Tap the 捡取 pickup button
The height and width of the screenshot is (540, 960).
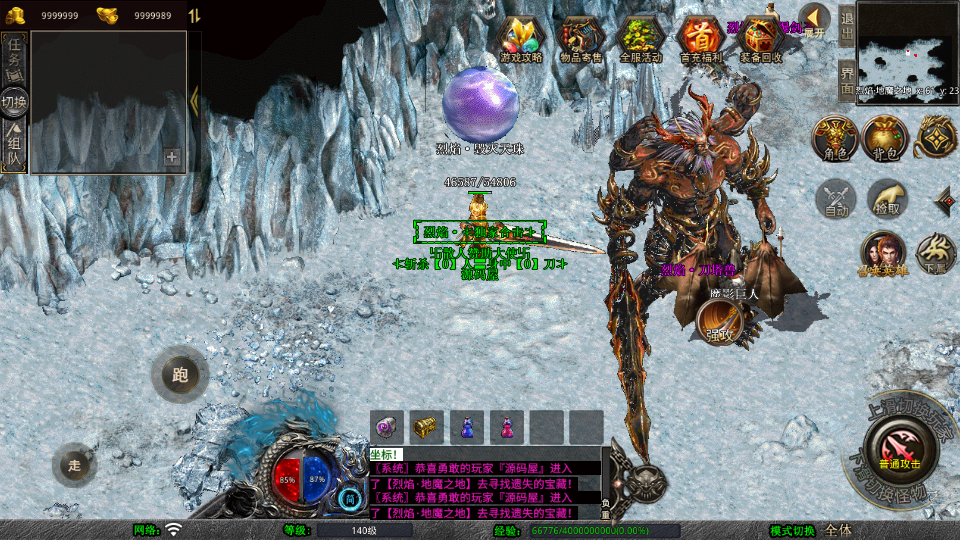887,199
